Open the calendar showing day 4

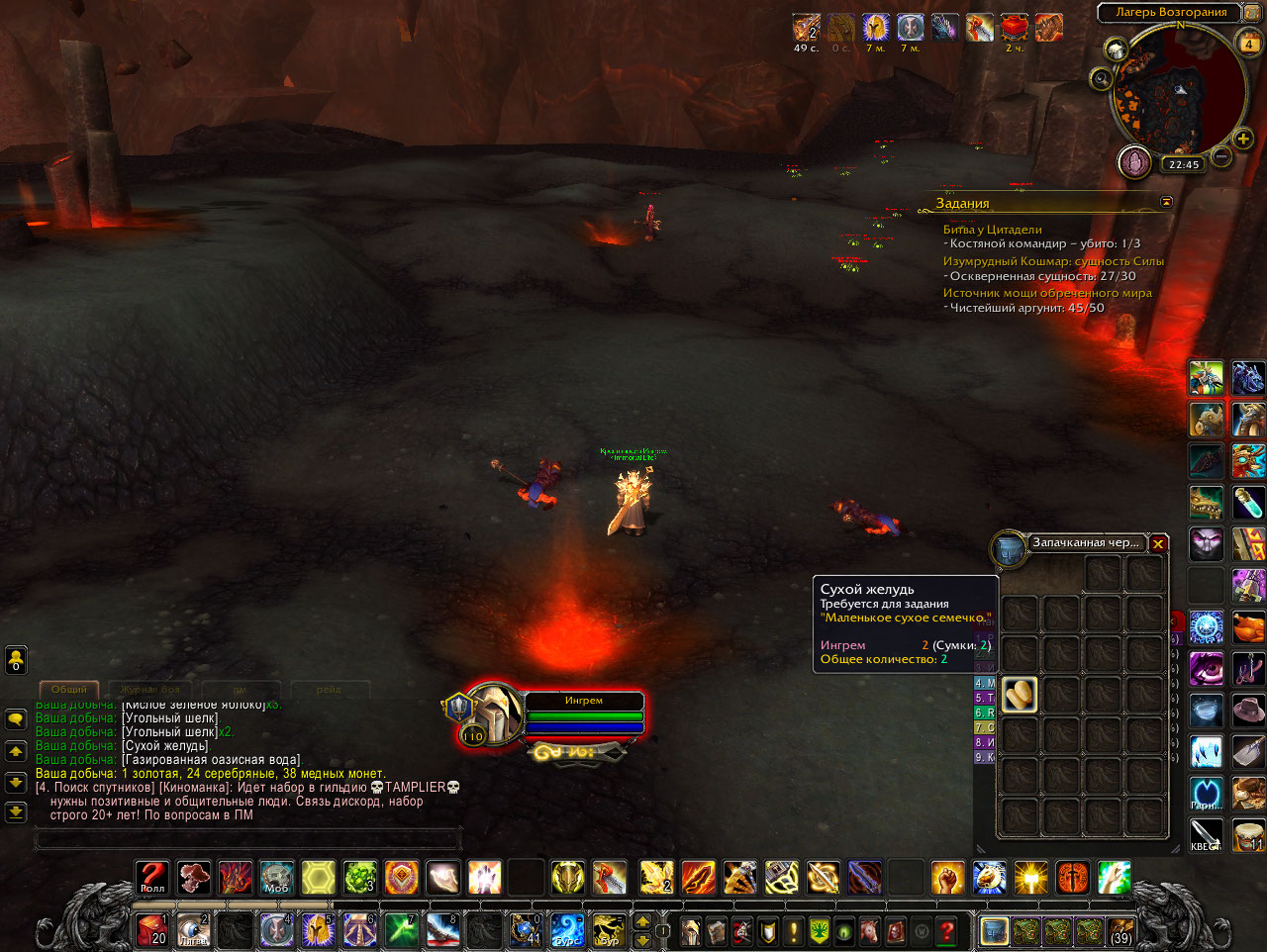(x=1249, y=44)
